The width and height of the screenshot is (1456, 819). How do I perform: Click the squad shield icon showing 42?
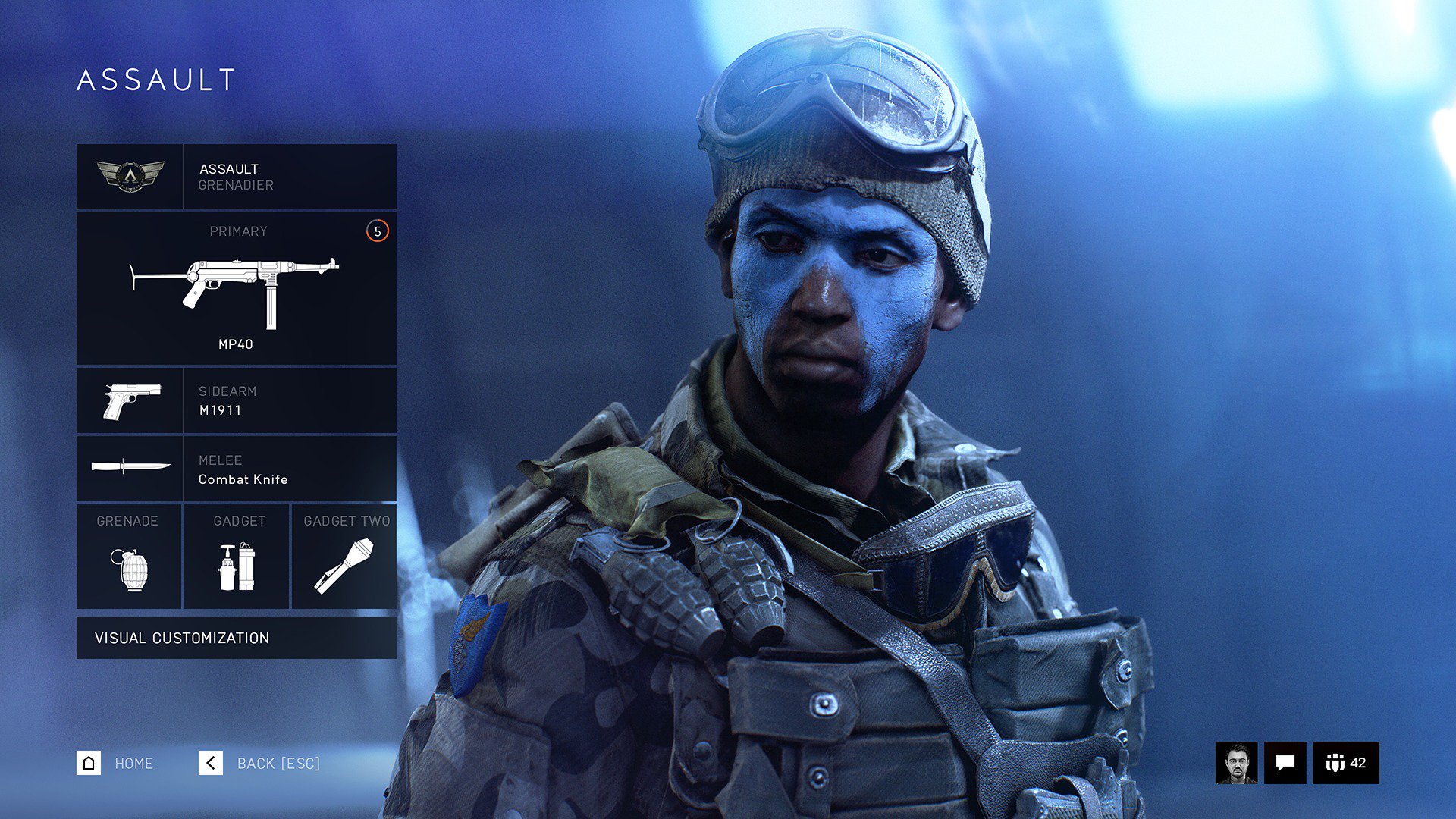1346,764
